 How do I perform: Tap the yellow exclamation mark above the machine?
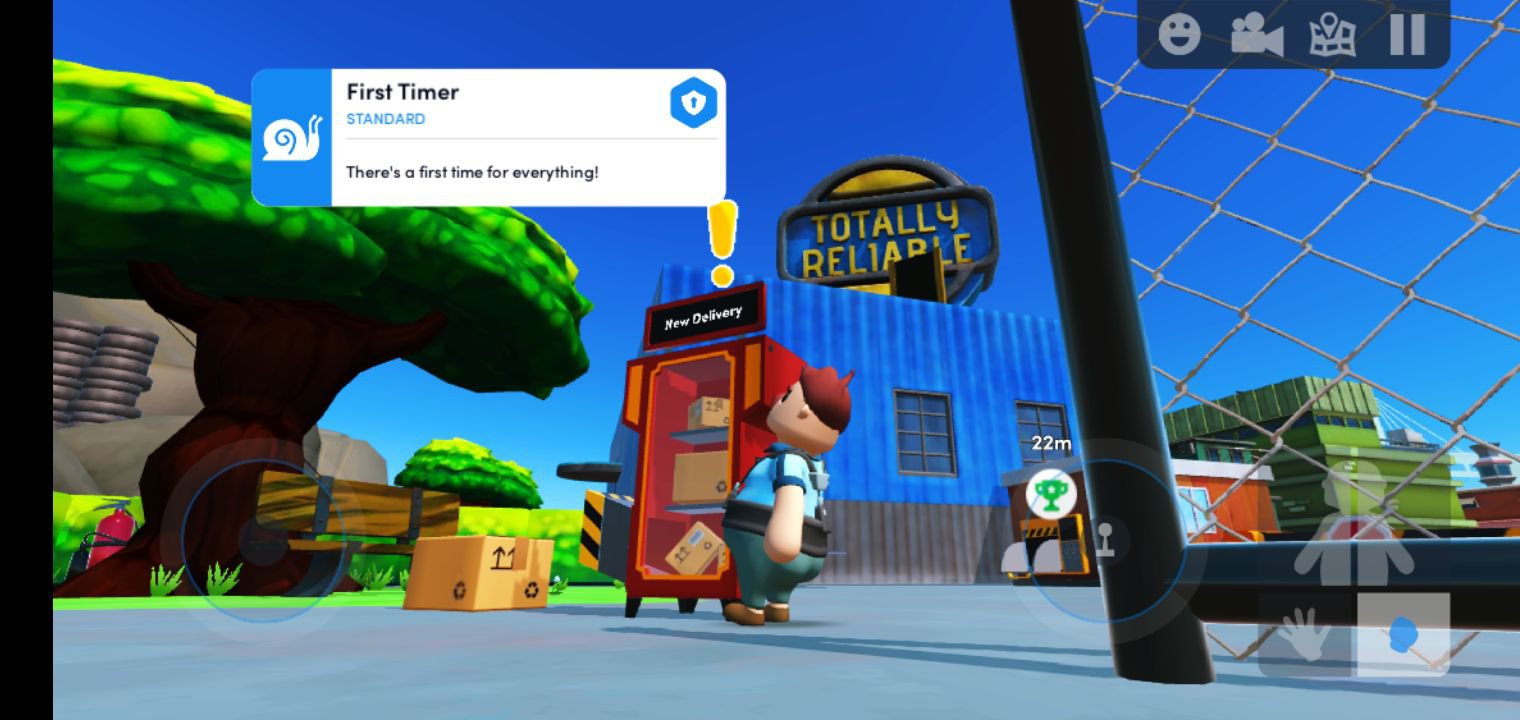pyautogui.click(x=721, y=237)
